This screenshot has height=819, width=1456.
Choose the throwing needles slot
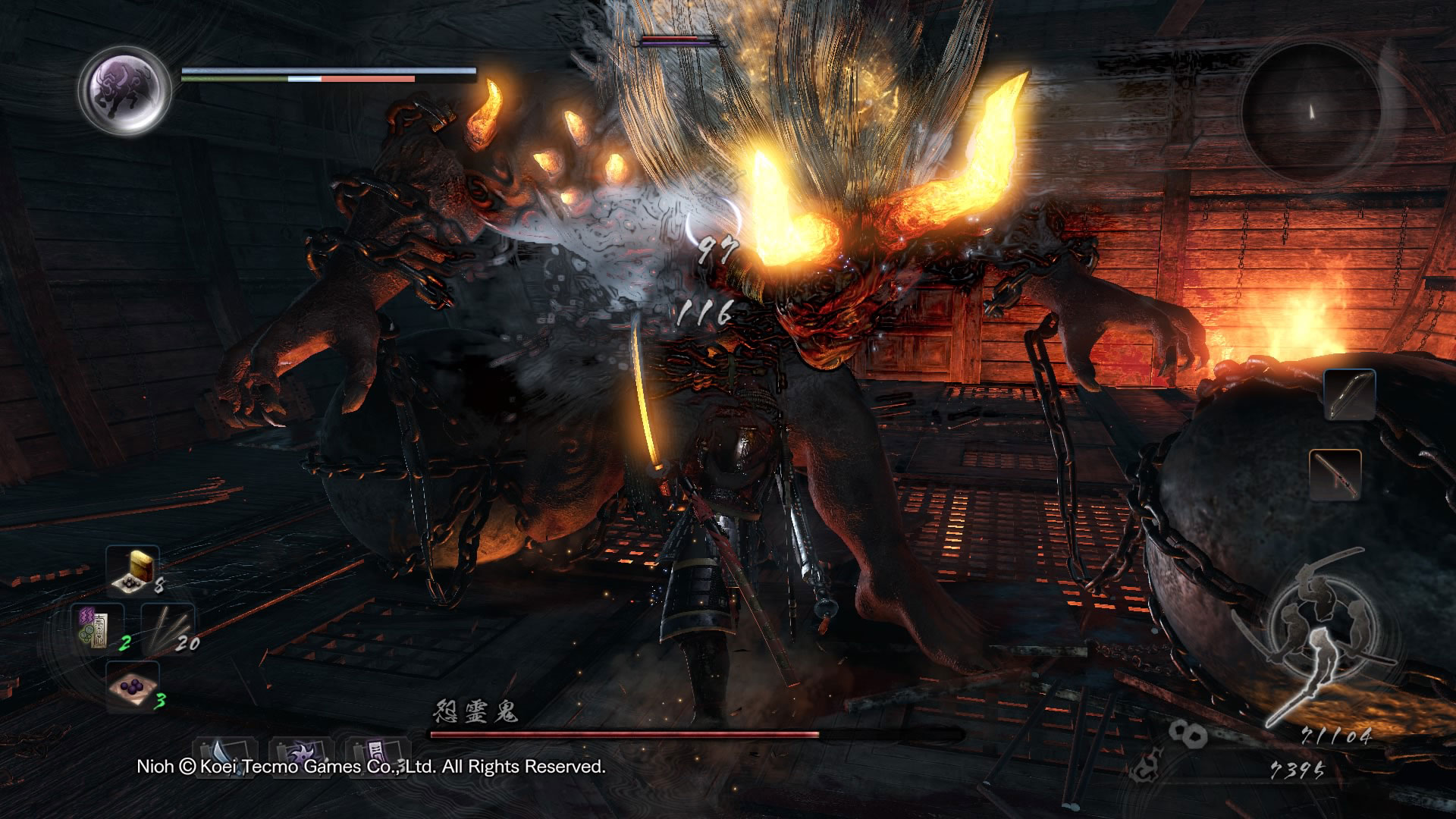click(168, 628)
